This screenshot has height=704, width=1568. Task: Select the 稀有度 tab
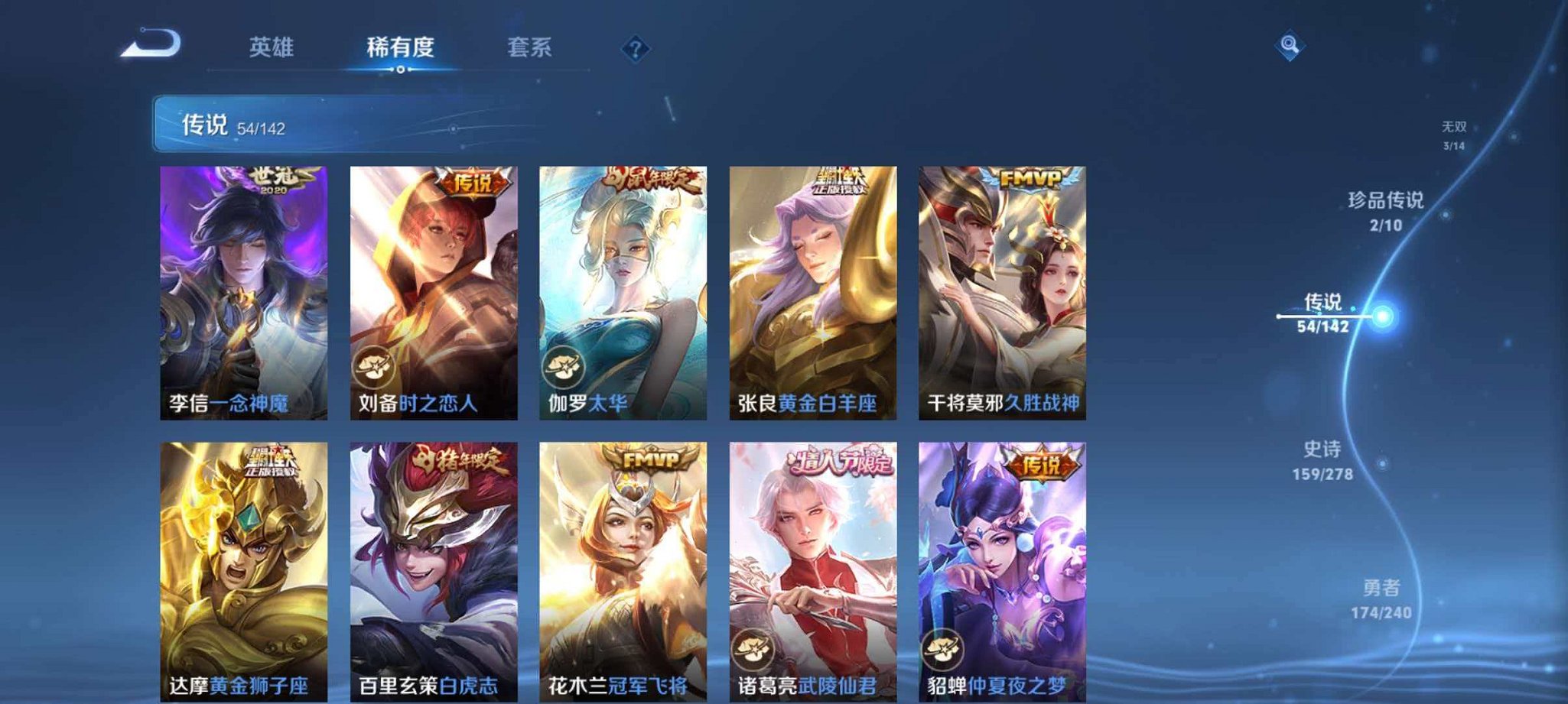pos(403,47)
